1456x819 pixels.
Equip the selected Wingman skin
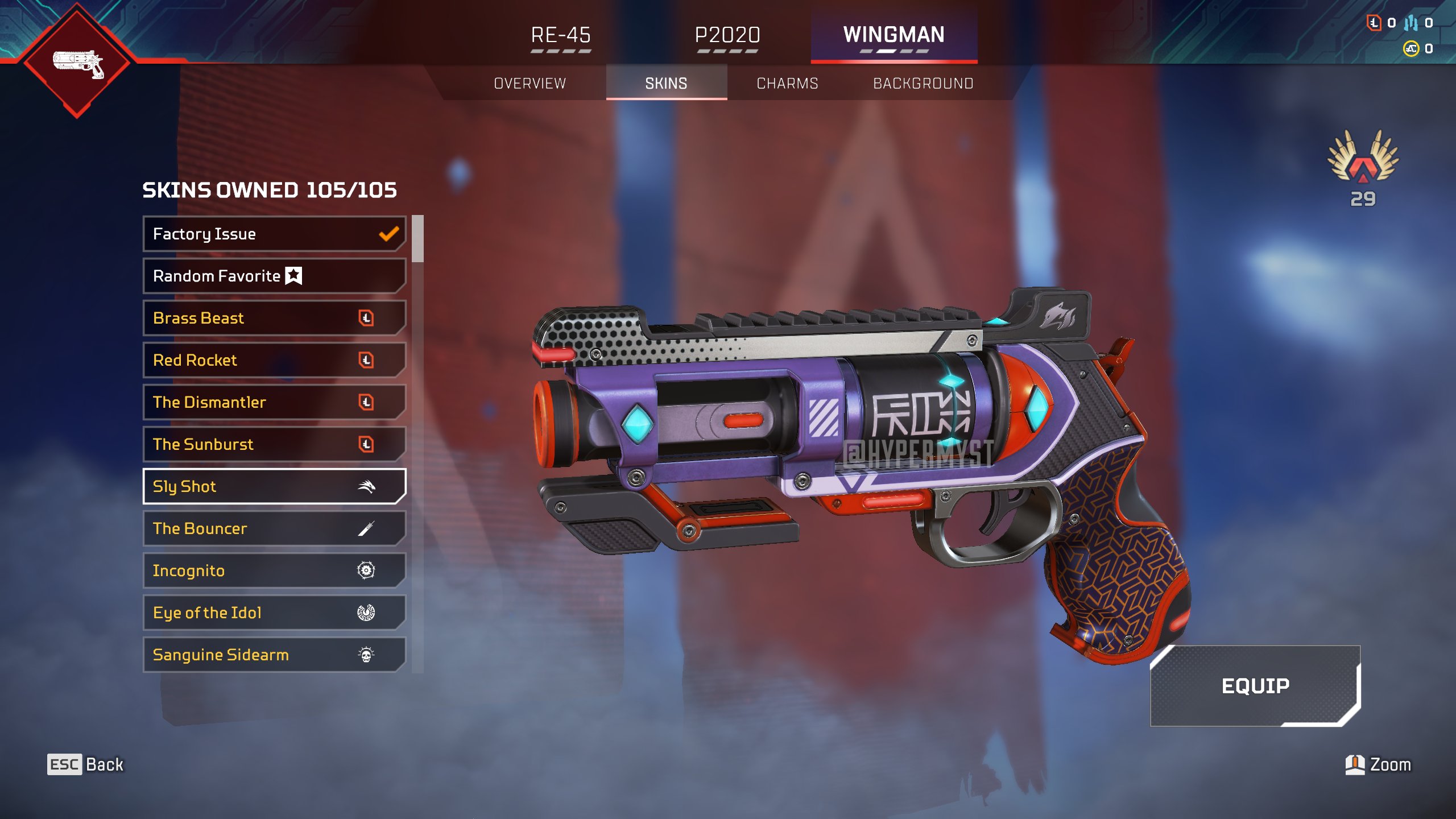1255,686
